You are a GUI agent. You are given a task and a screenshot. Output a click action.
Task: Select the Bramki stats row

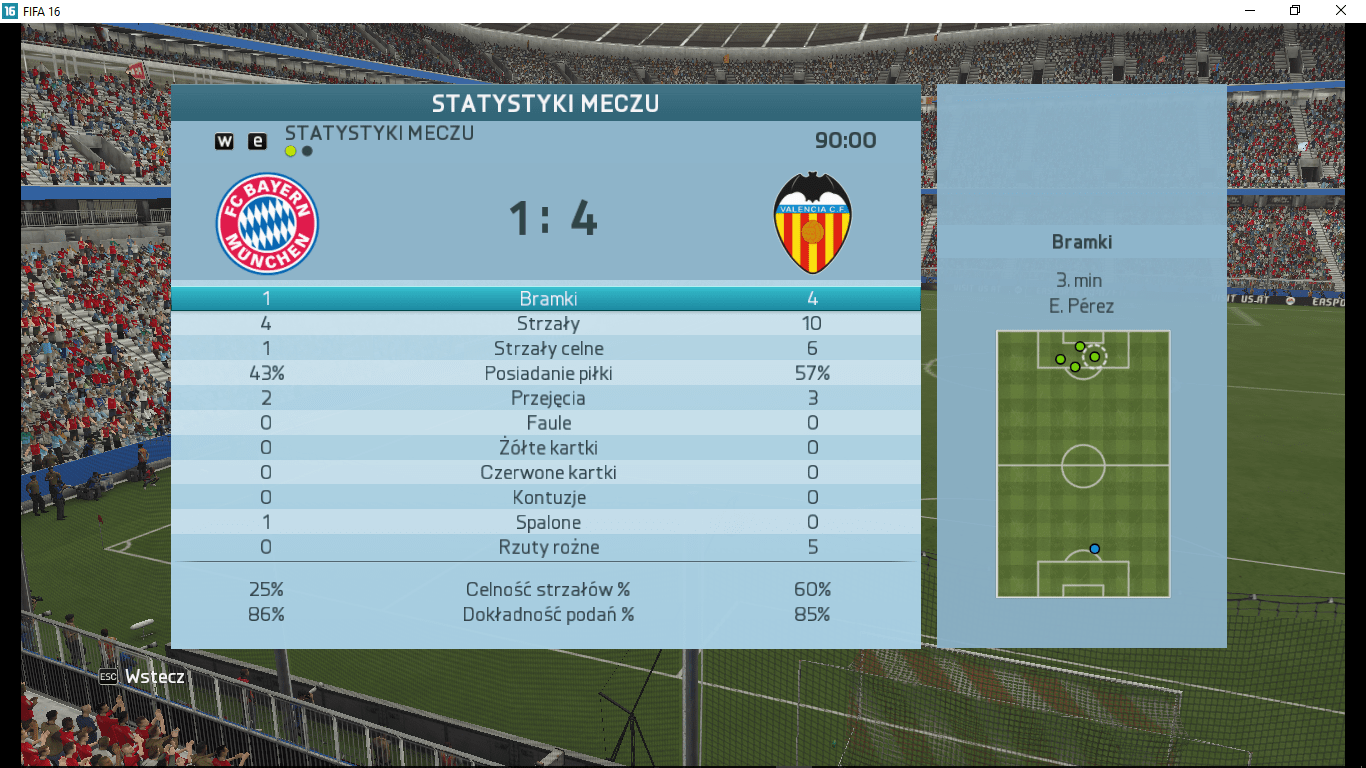(547, 299)
